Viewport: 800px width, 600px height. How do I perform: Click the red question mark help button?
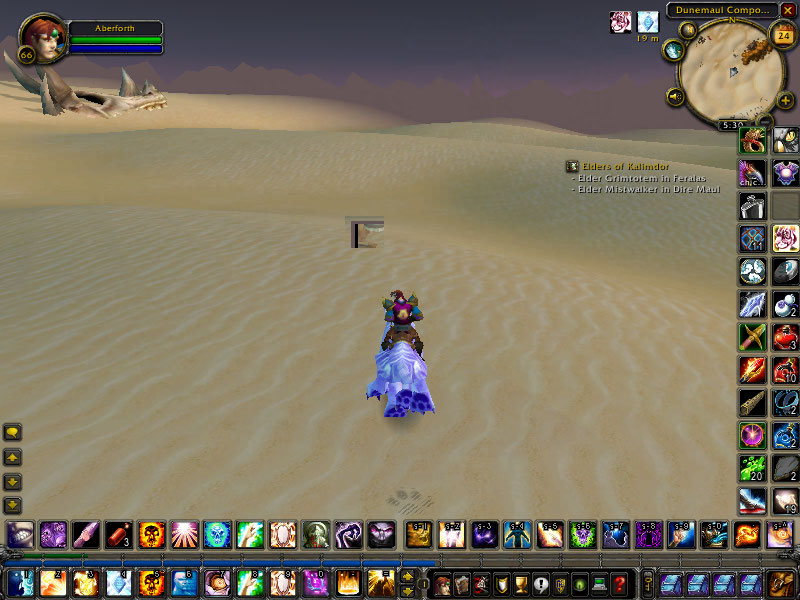[x=620, y=583]
